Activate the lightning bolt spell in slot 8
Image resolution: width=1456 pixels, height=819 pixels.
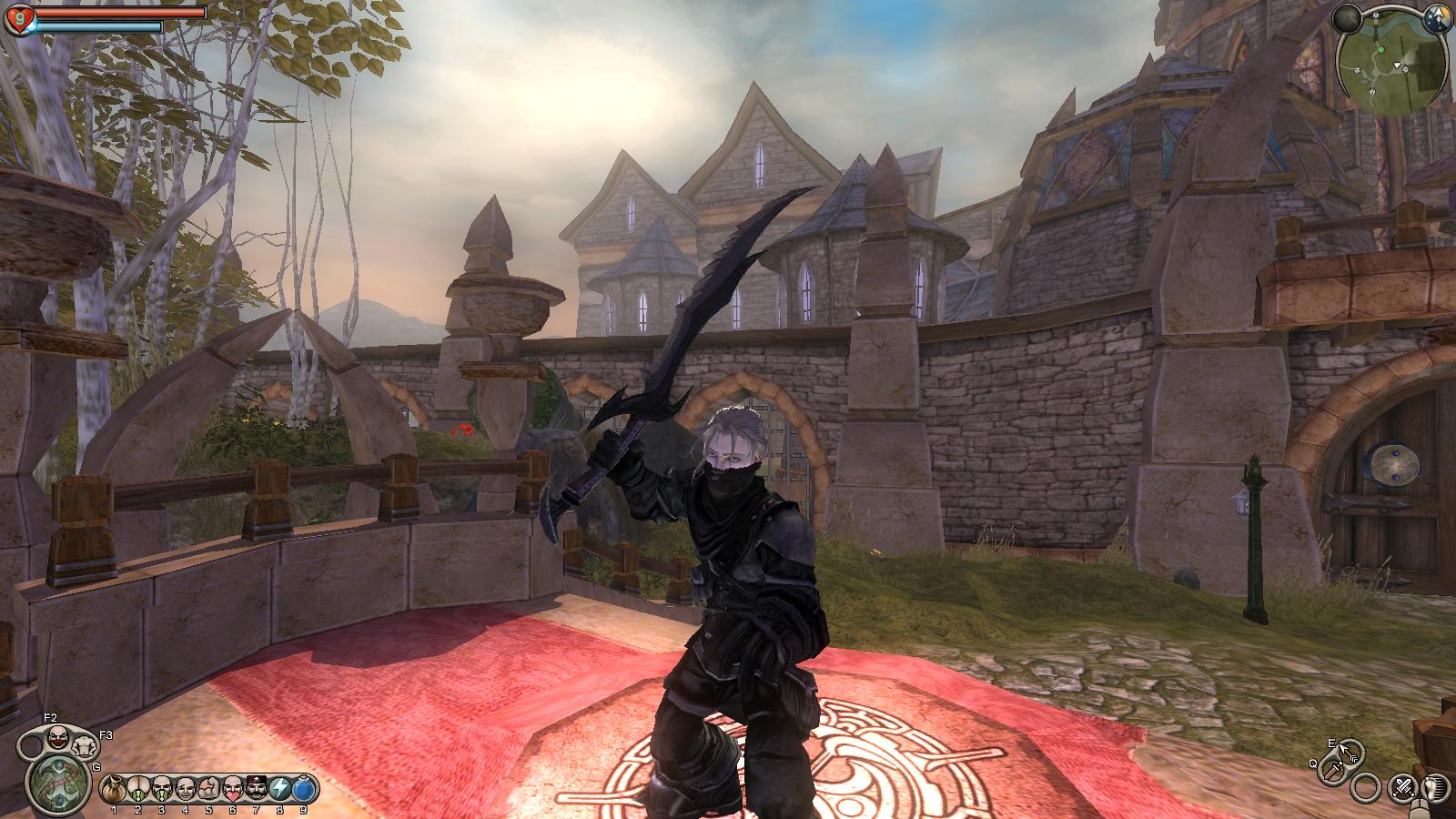click(279, 788)
